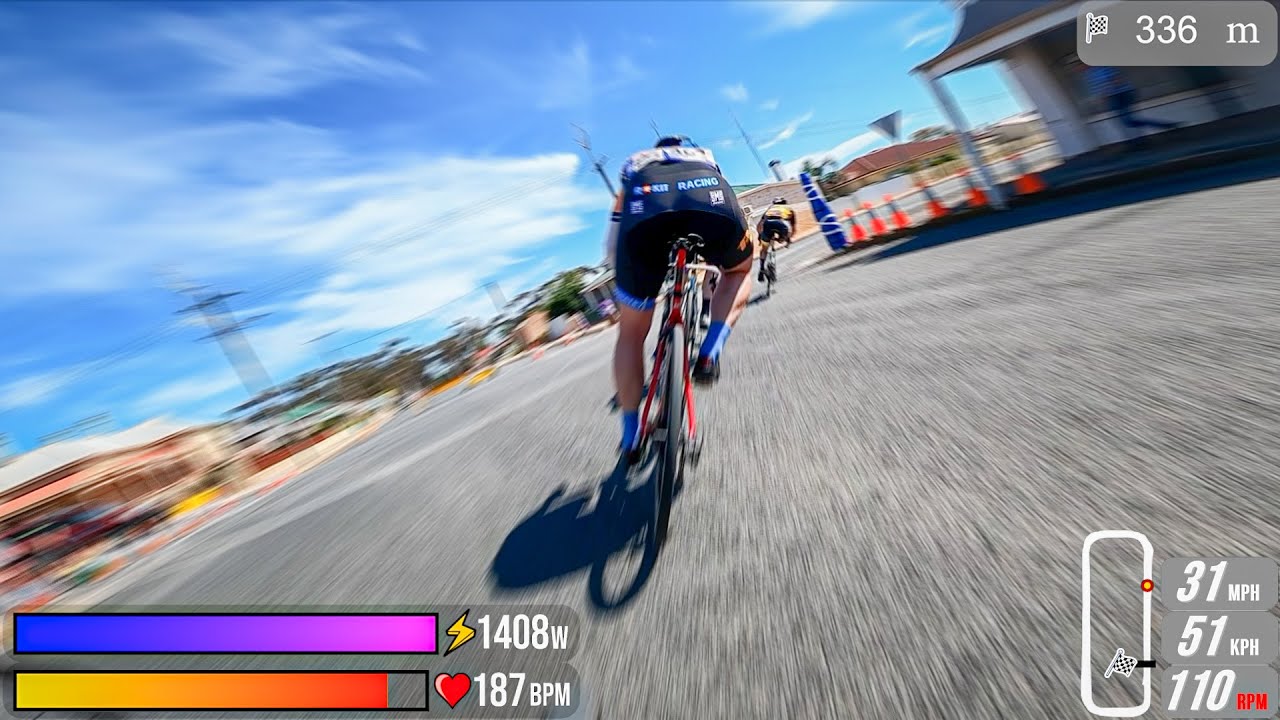1280x720 pixels.
Task: Click the oval course minimap
Action: [1117, 622]
